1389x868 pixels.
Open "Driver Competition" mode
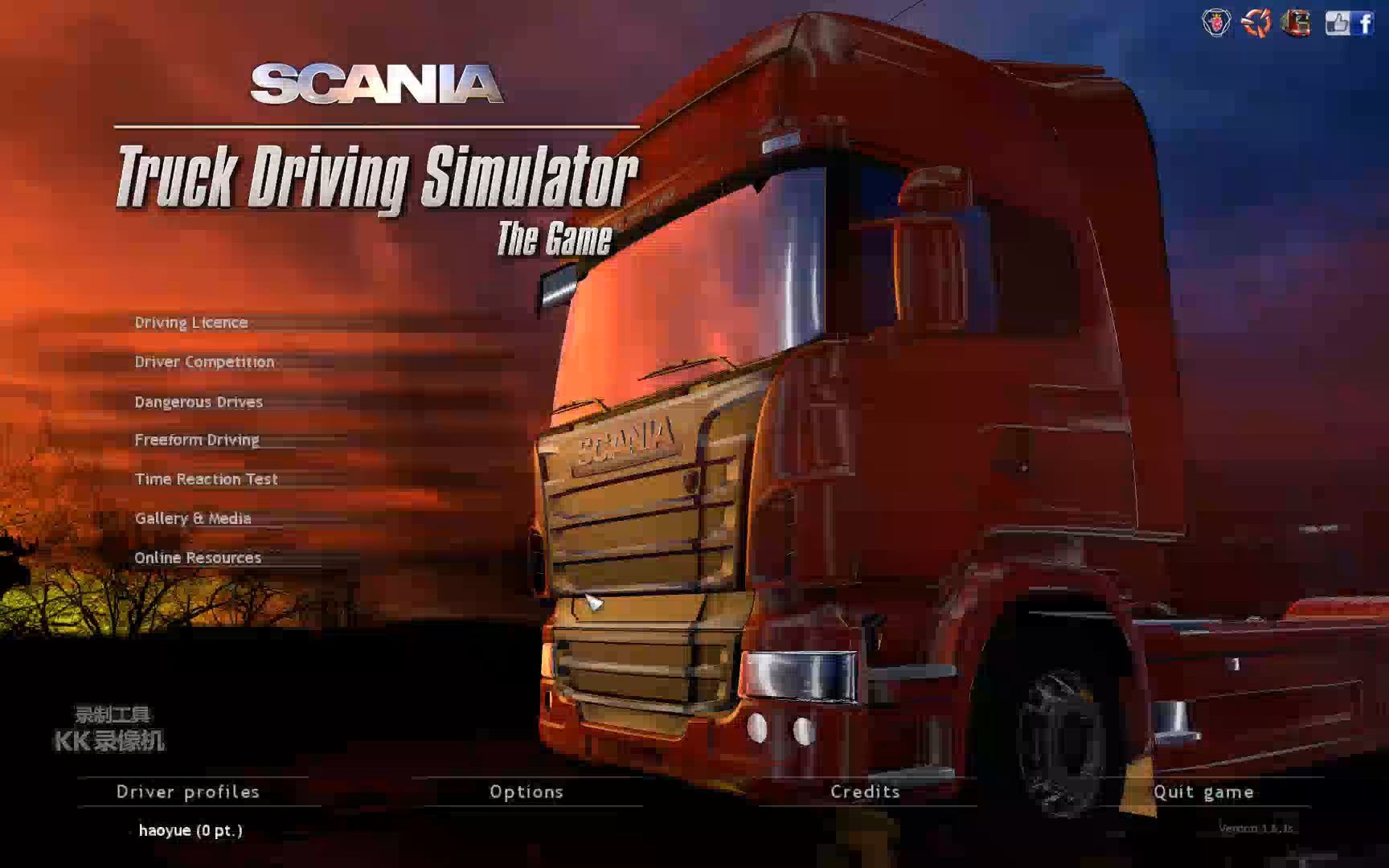point(205,362)
